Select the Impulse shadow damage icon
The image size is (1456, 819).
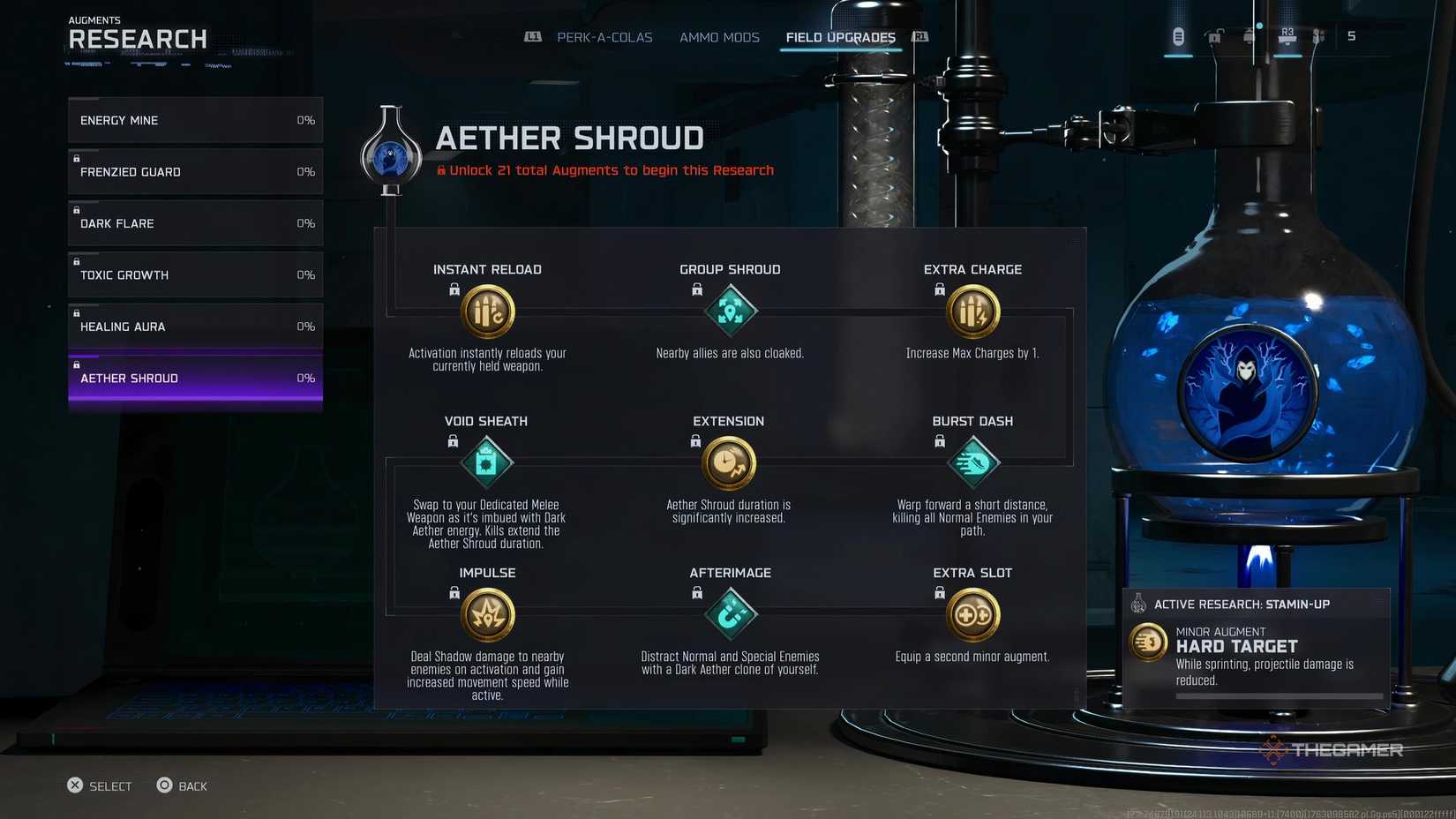[x=487, y=614]
